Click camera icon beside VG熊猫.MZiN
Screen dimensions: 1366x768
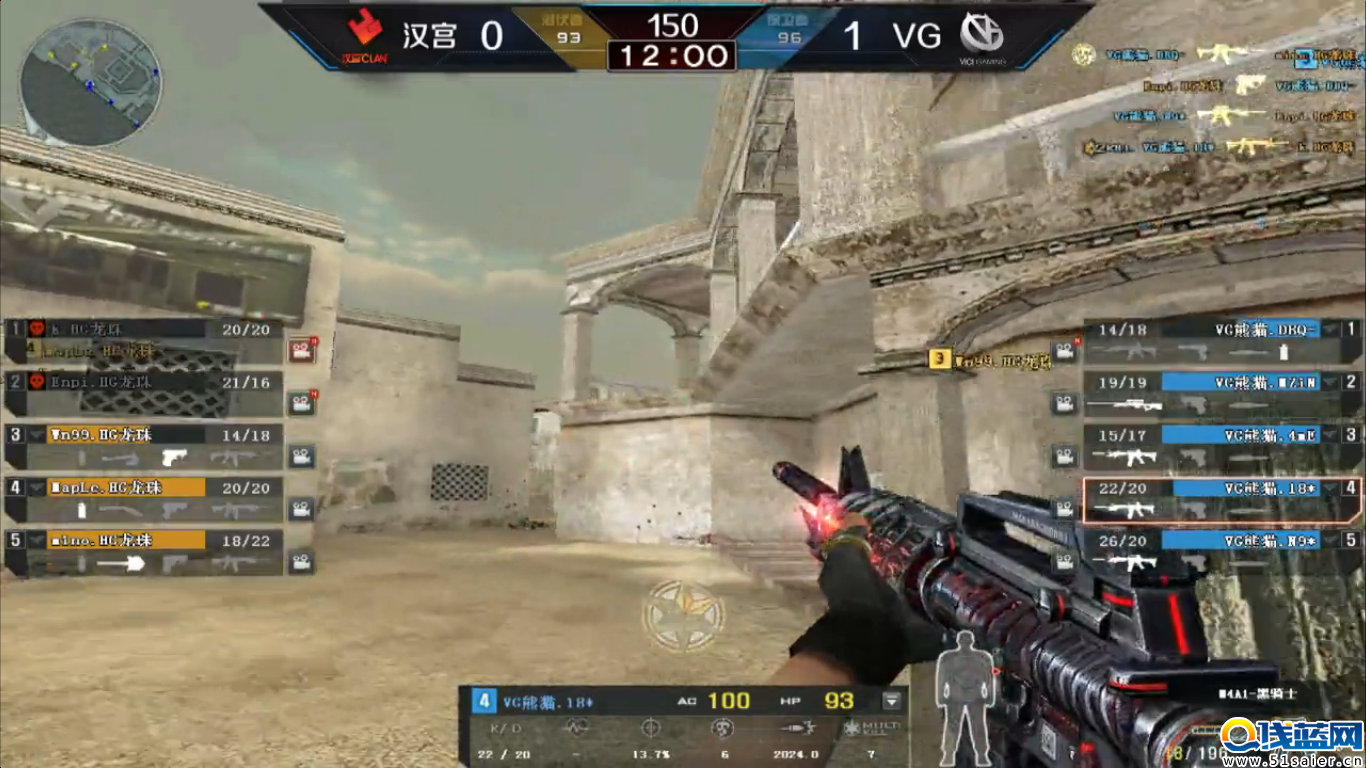1062,403
